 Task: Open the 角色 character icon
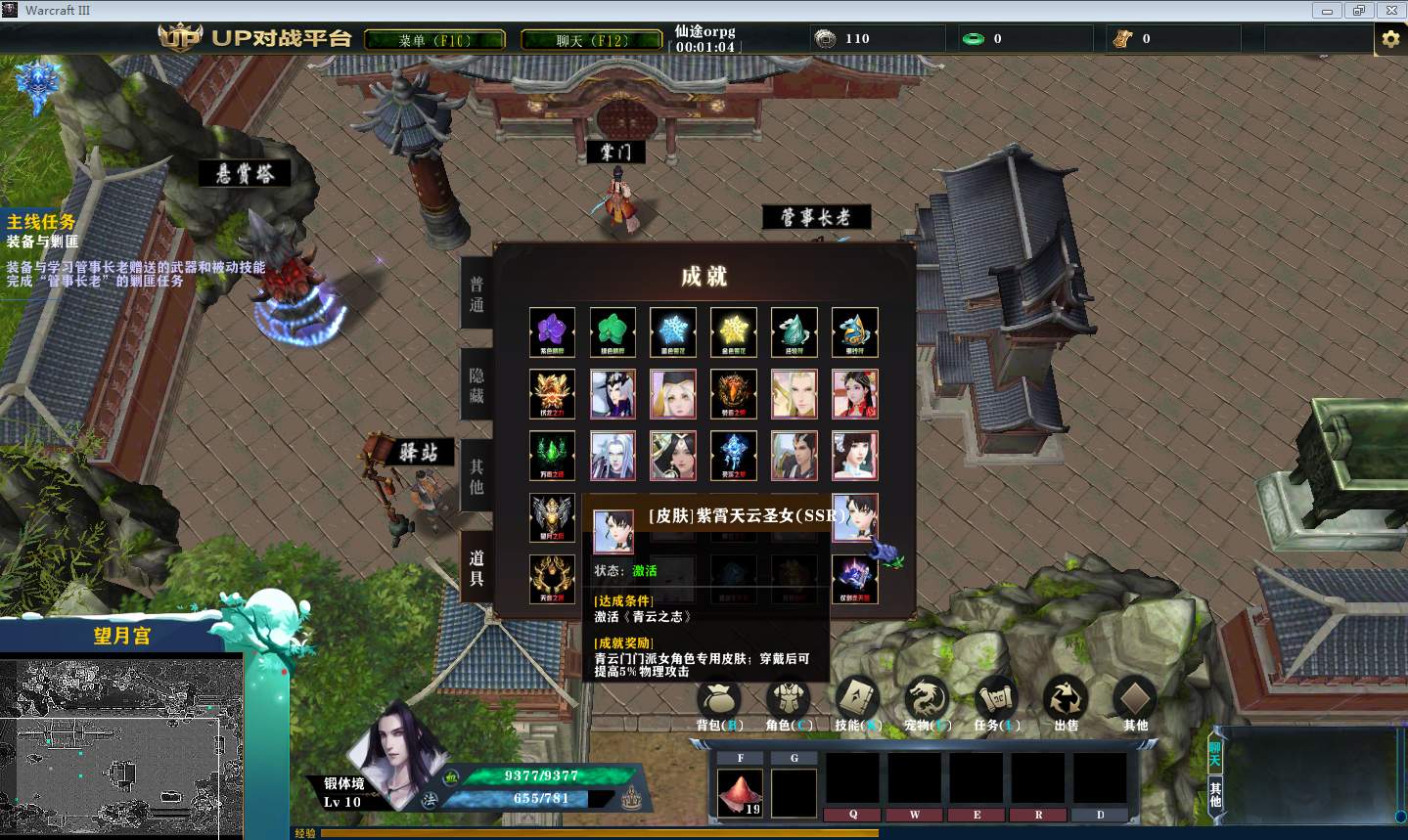pyautogui.click(x=788, y=700)
